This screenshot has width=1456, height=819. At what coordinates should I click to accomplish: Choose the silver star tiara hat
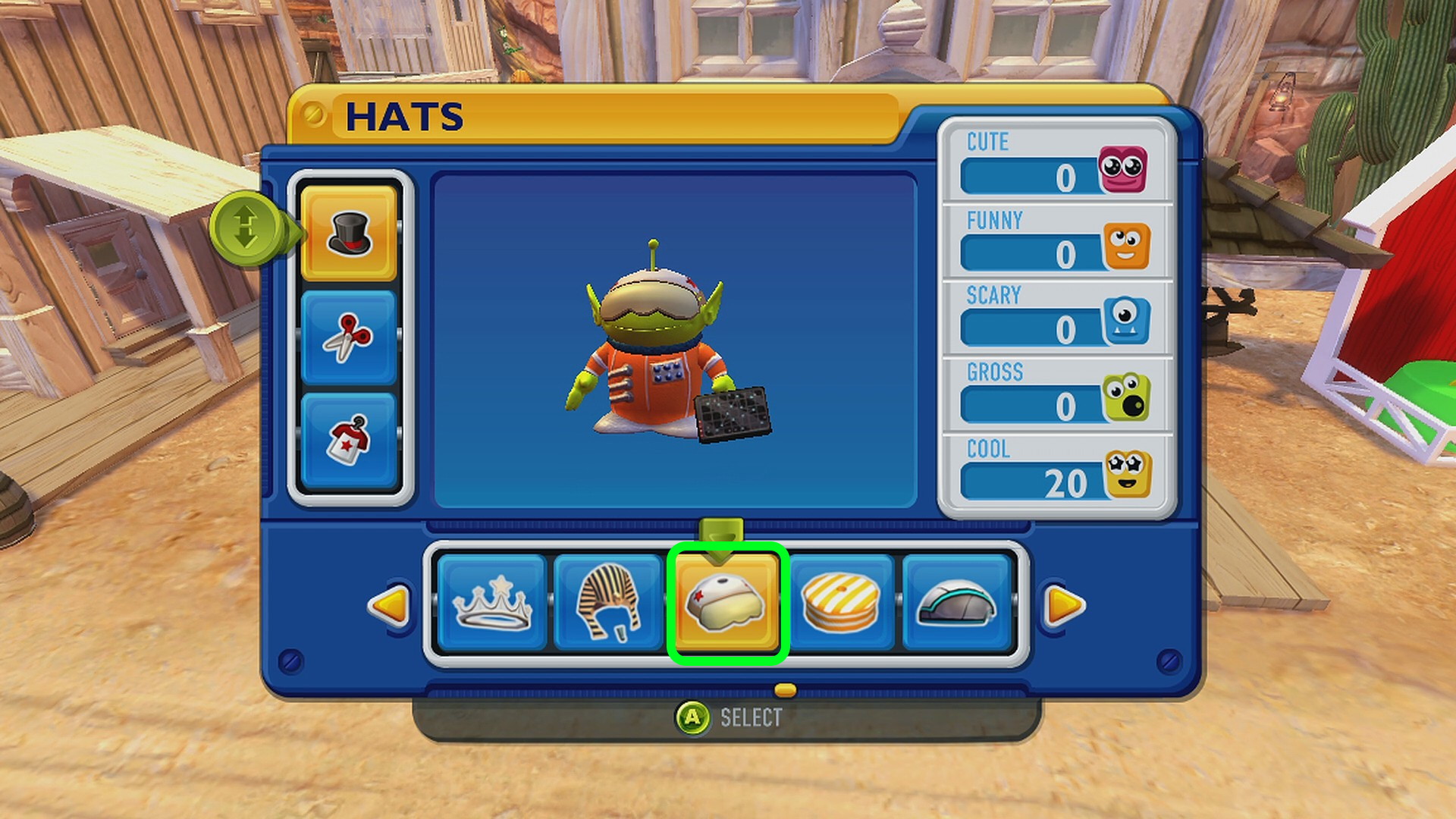pos(491,604)
